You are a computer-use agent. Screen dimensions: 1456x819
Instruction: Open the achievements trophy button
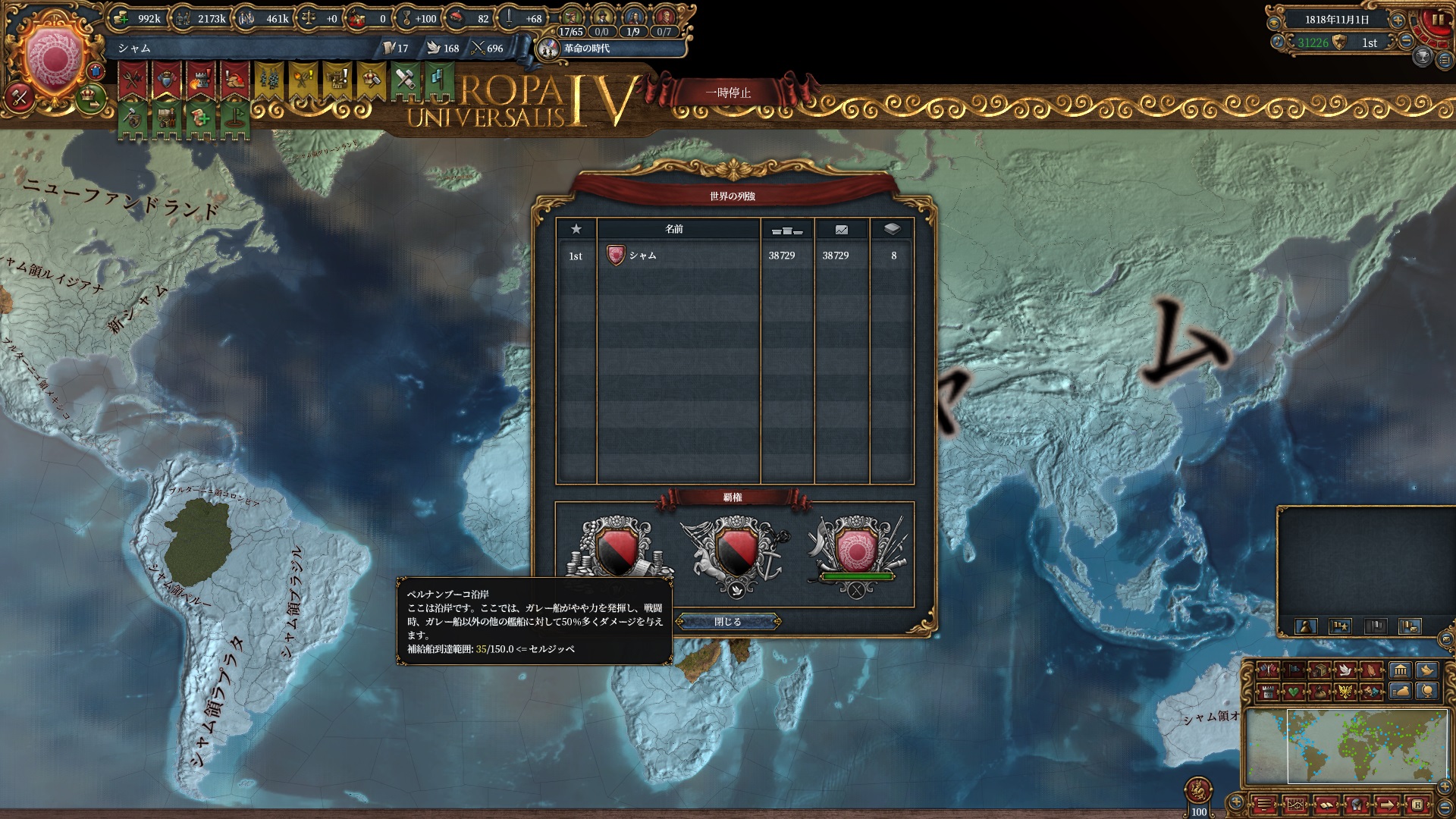1423,56
